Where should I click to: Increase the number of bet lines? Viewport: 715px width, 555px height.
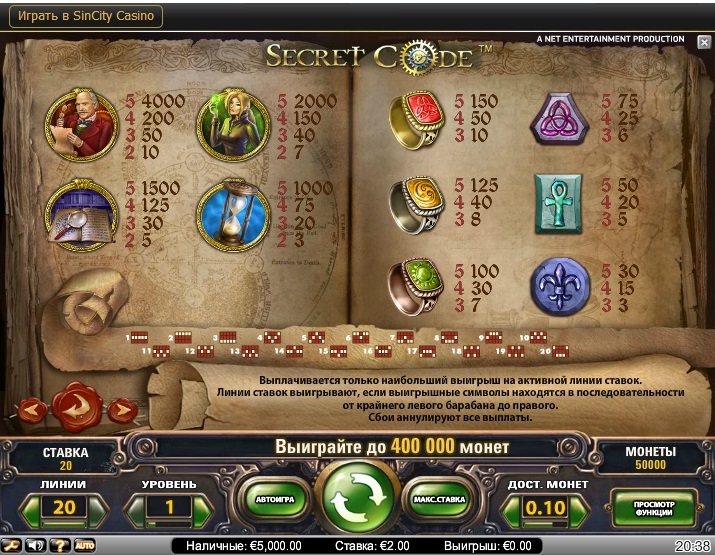[x=97, y=508]
